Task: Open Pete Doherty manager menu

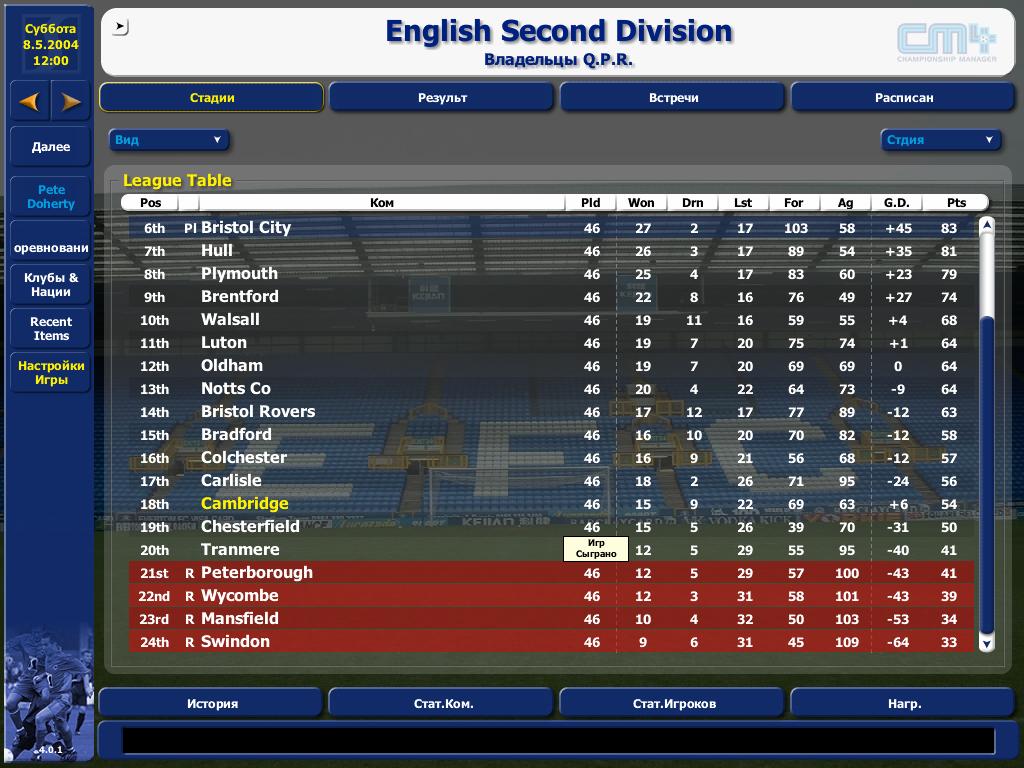Action: (x=51, y=197)
